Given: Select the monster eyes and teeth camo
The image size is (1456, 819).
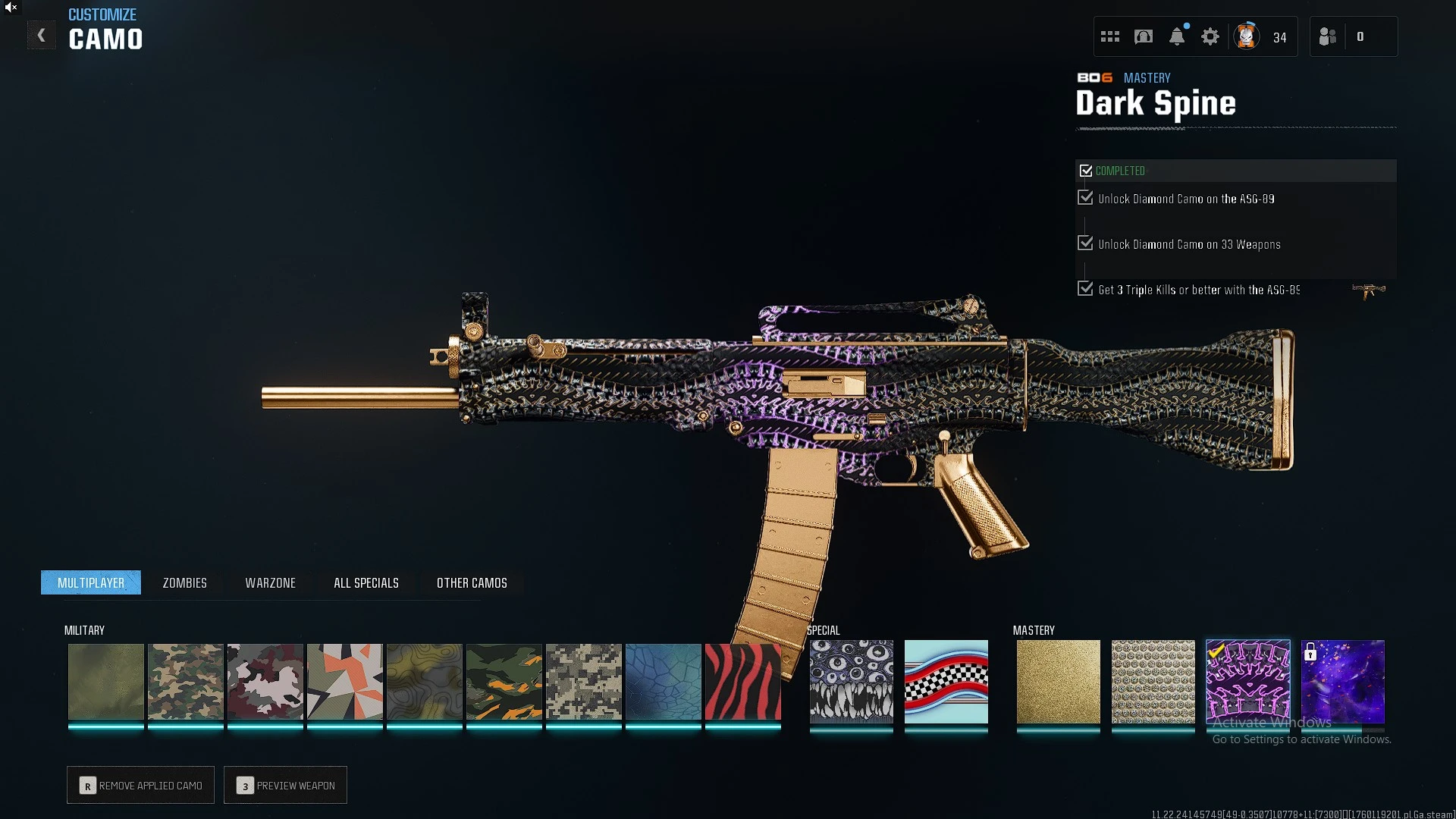Looking at the screenshot, I should tap(851, 681).
